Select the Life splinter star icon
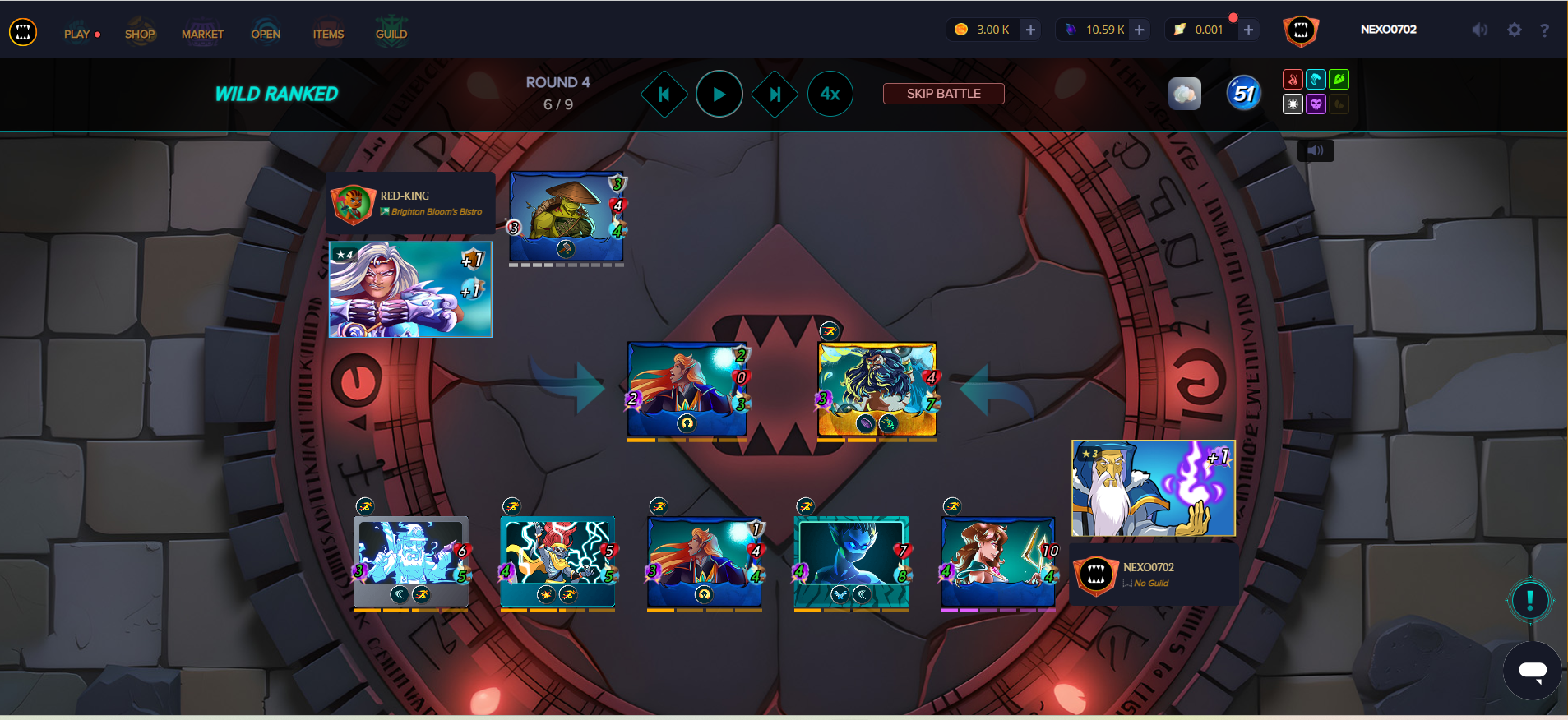 [x=1291, y=104]
